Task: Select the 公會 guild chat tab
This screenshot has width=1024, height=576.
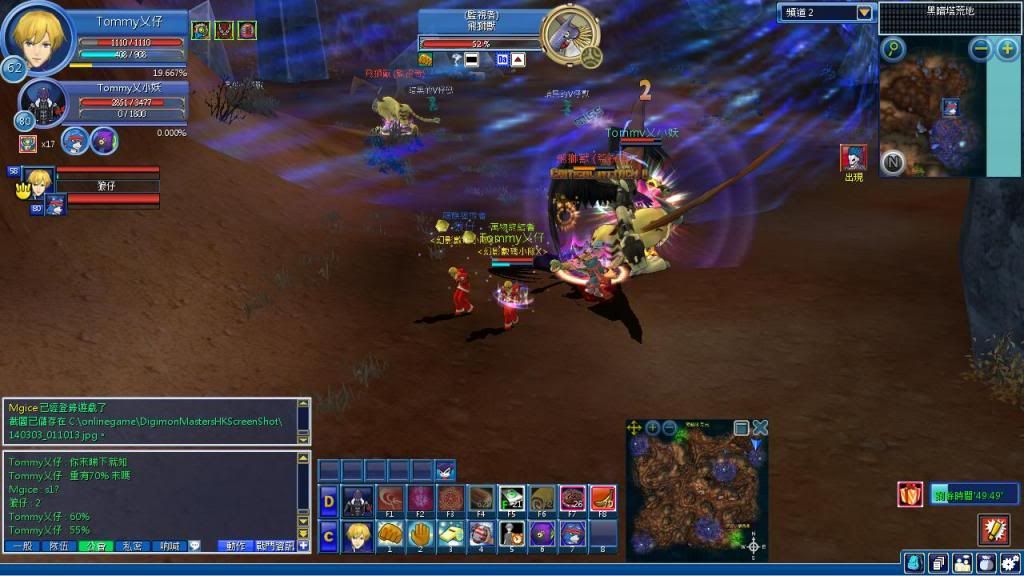Action: (96, 546)
